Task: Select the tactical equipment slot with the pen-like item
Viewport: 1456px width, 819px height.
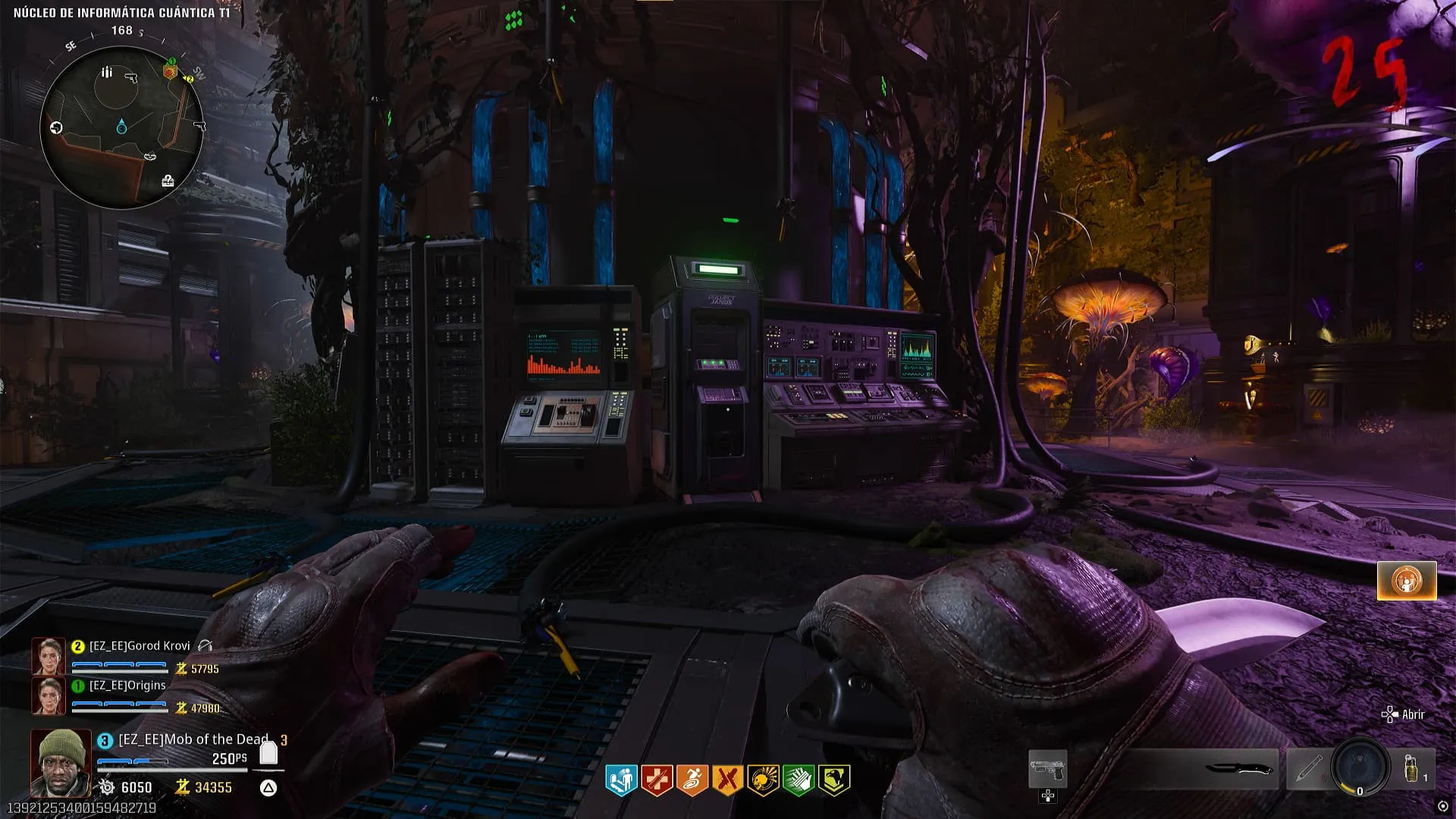Action: coord(1306,769)
